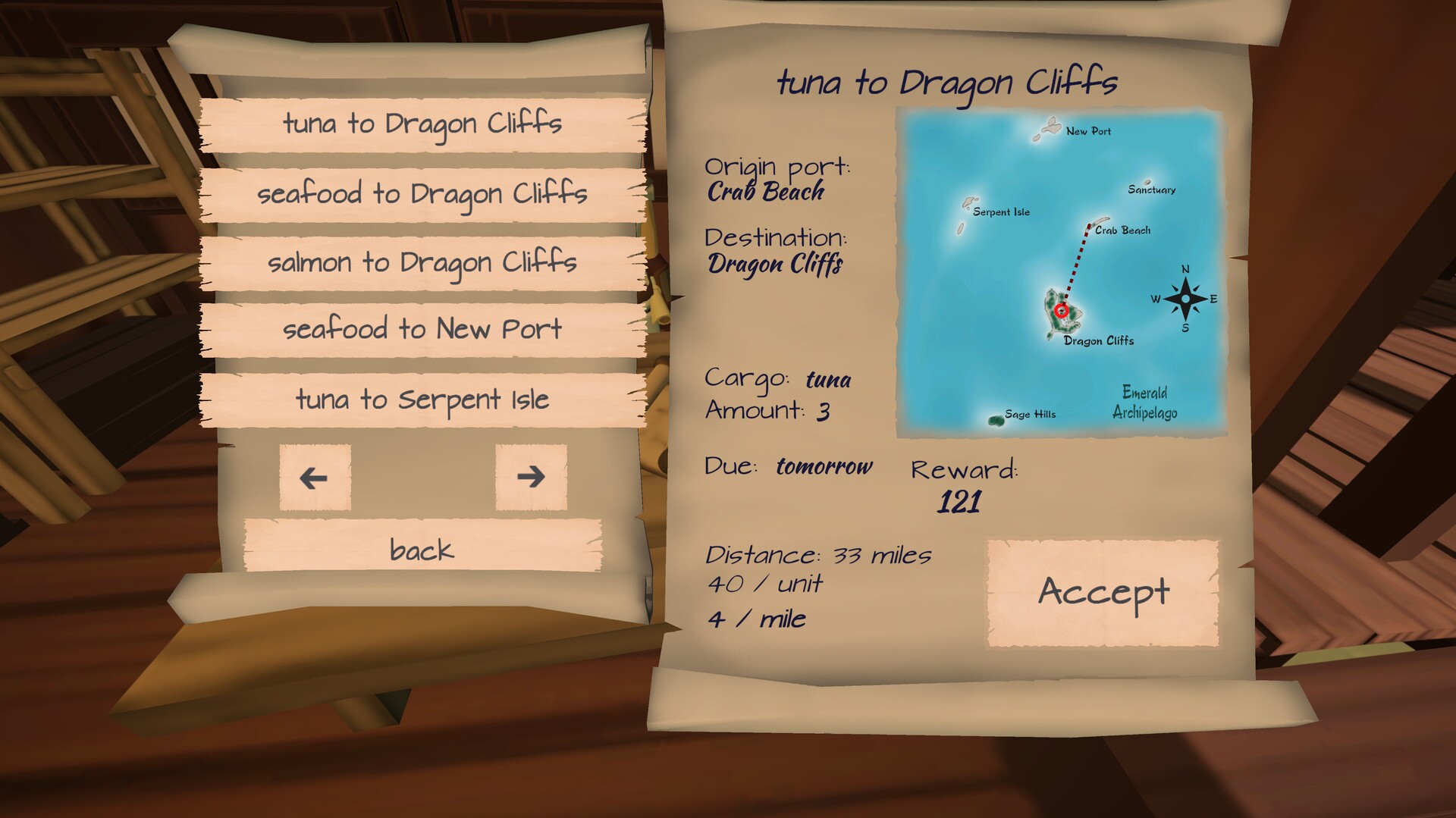Open the tuna to Serpent Isle contract
The height and width of the screenshot is (818, 1456).
(422, 400)
